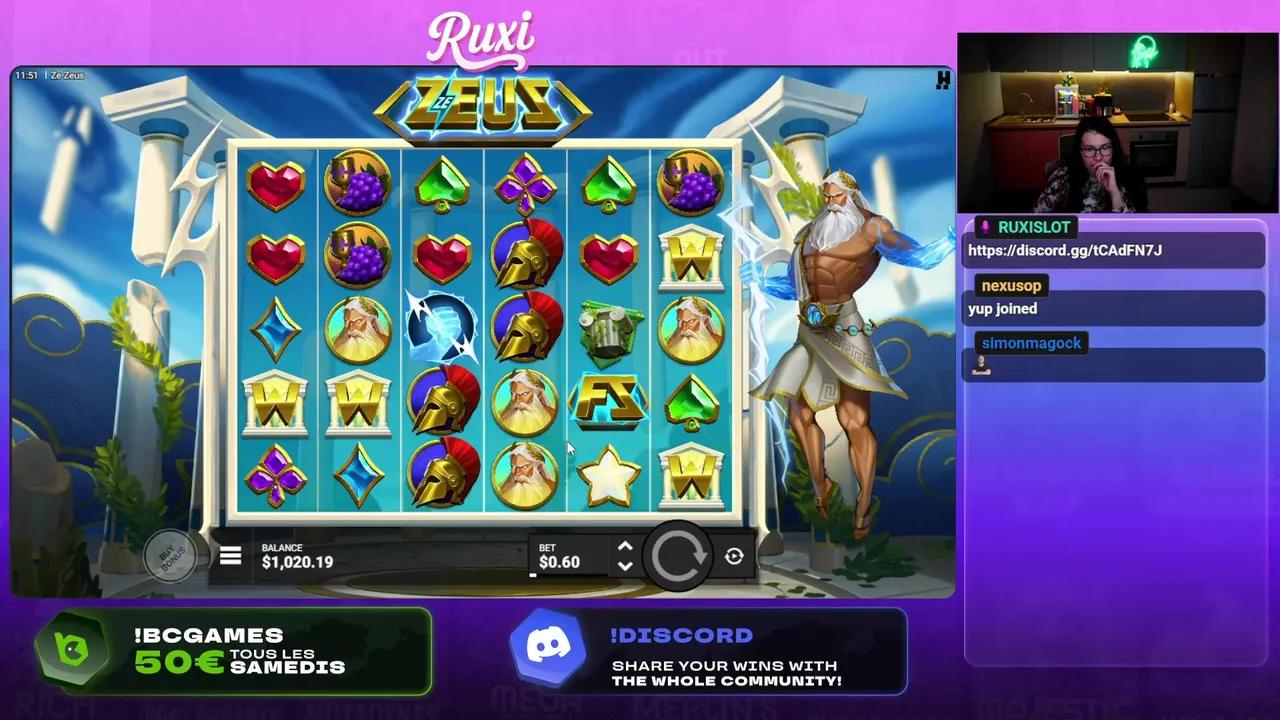1280x720 pixels.
Task: Click simonmagock's emote in chat
Action: 981,366
